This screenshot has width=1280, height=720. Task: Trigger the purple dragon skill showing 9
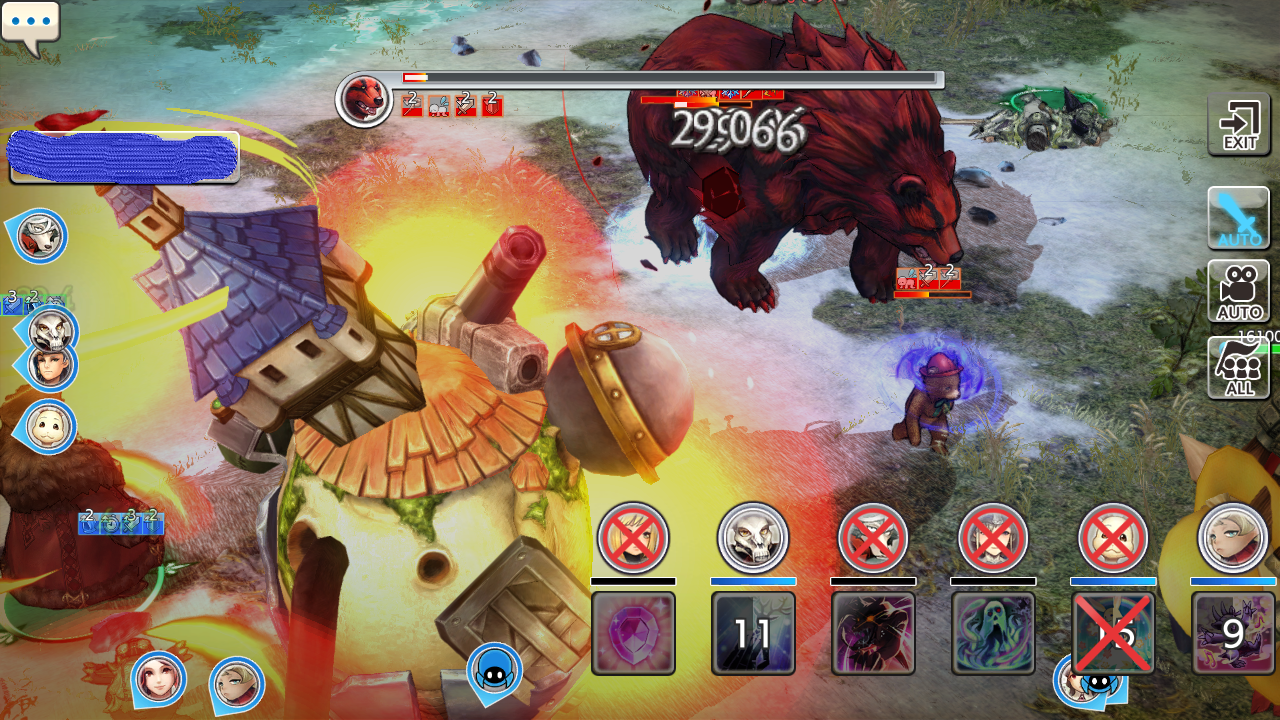tap(1233, 633)
